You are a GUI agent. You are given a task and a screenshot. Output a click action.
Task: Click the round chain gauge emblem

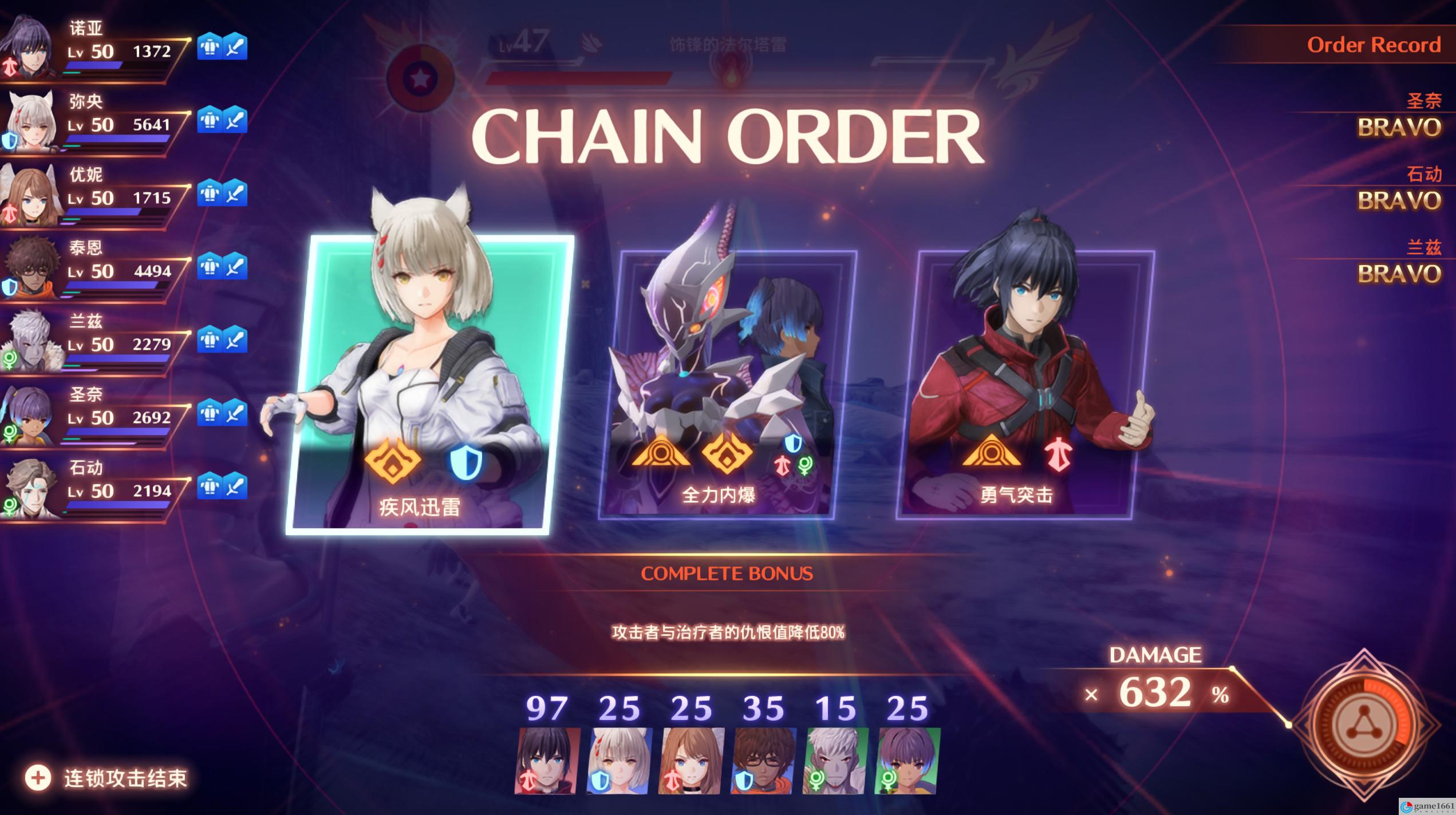[1363, 725]
